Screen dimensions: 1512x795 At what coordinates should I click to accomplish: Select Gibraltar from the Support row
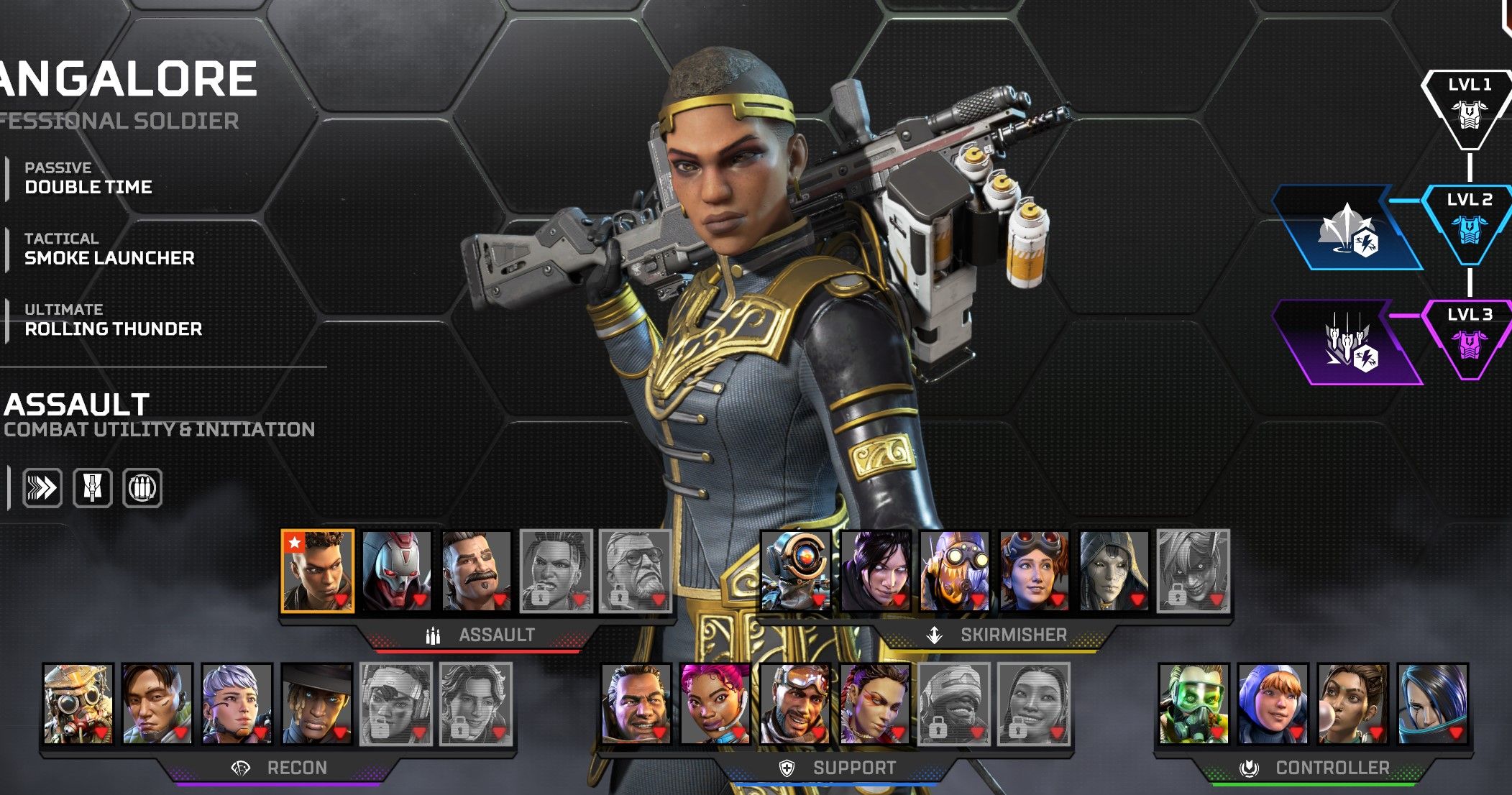(x=636, y=704)
